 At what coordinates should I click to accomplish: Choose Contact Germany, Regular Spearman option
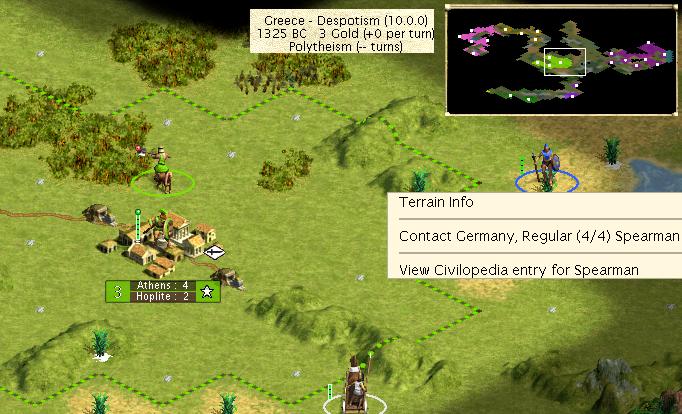coord(538,237)
